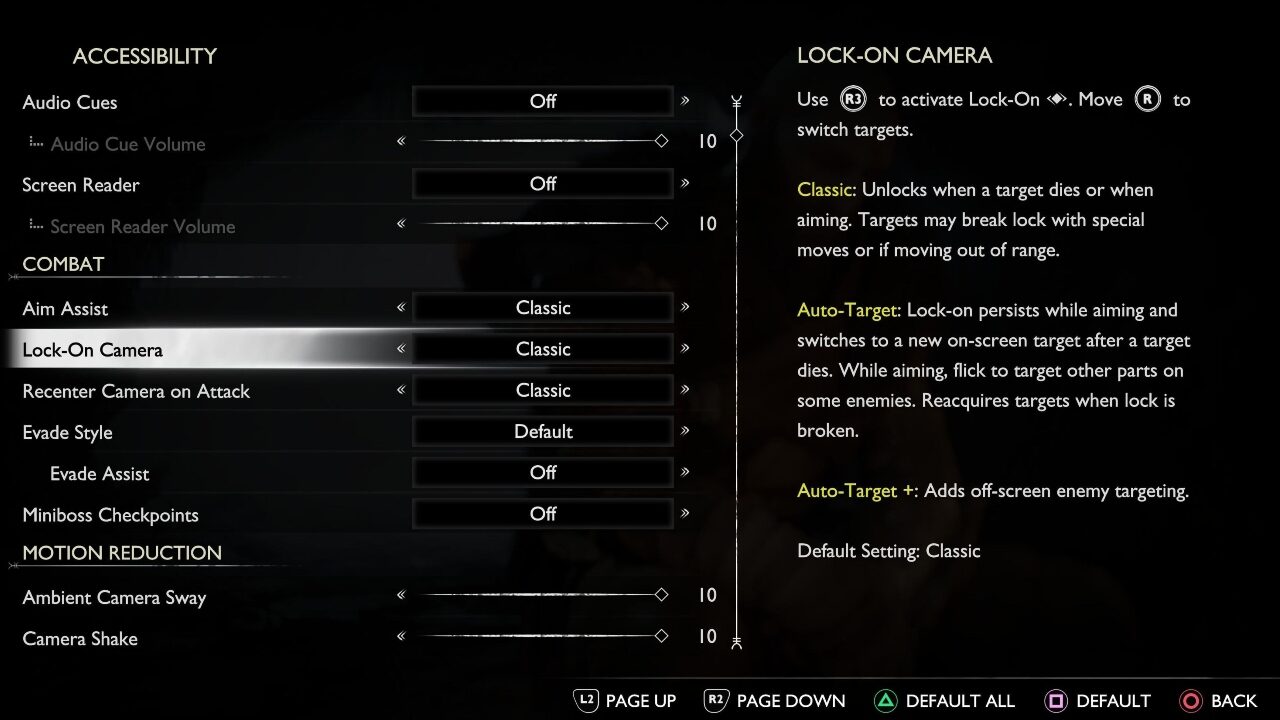Click right arrow next to Audio Cues value
The height and width of the screenshot is (720, 1280).
coord(685,101)
